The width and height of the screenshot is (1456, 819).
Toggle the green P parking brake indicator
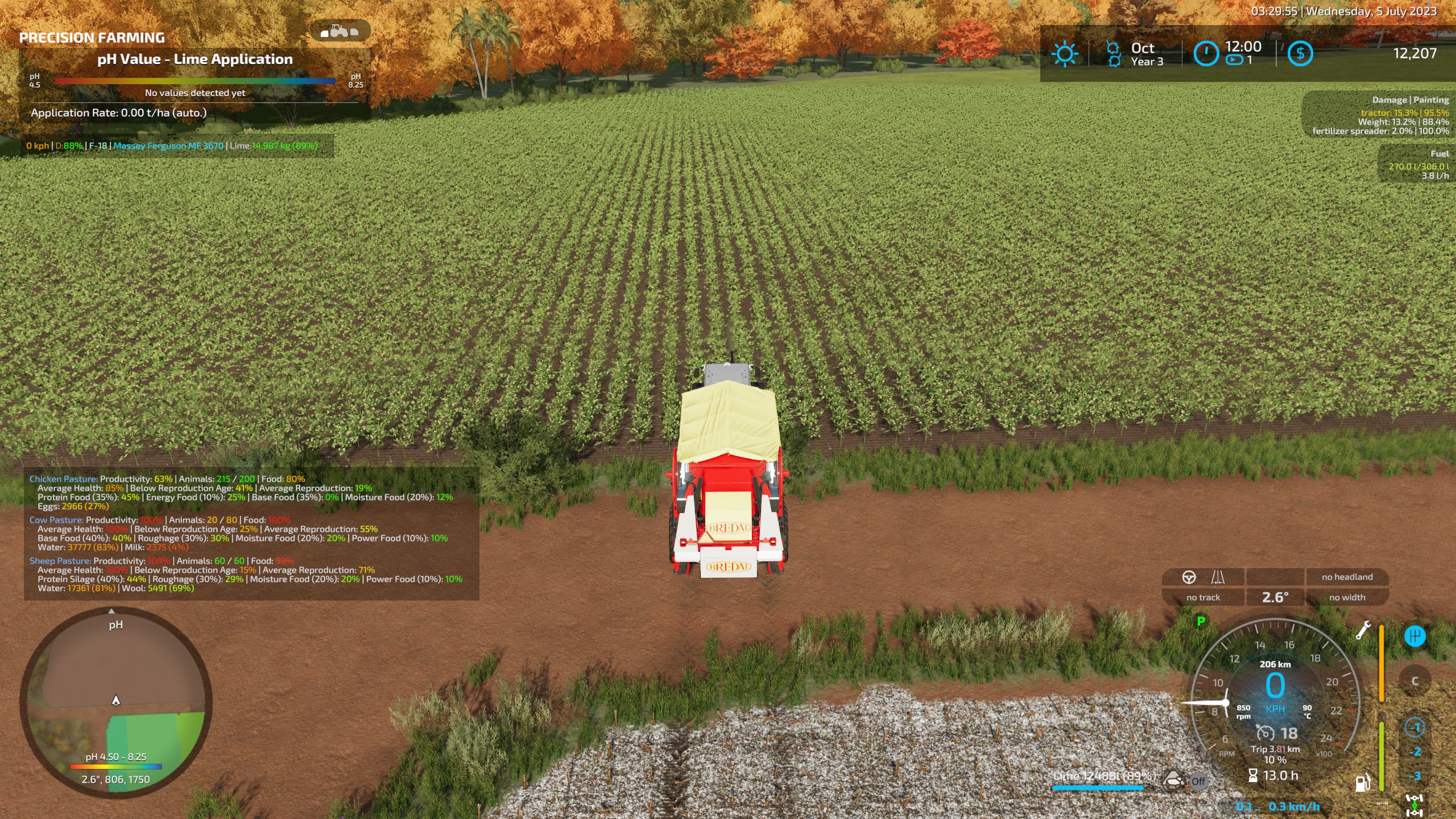click(1200, 621)
